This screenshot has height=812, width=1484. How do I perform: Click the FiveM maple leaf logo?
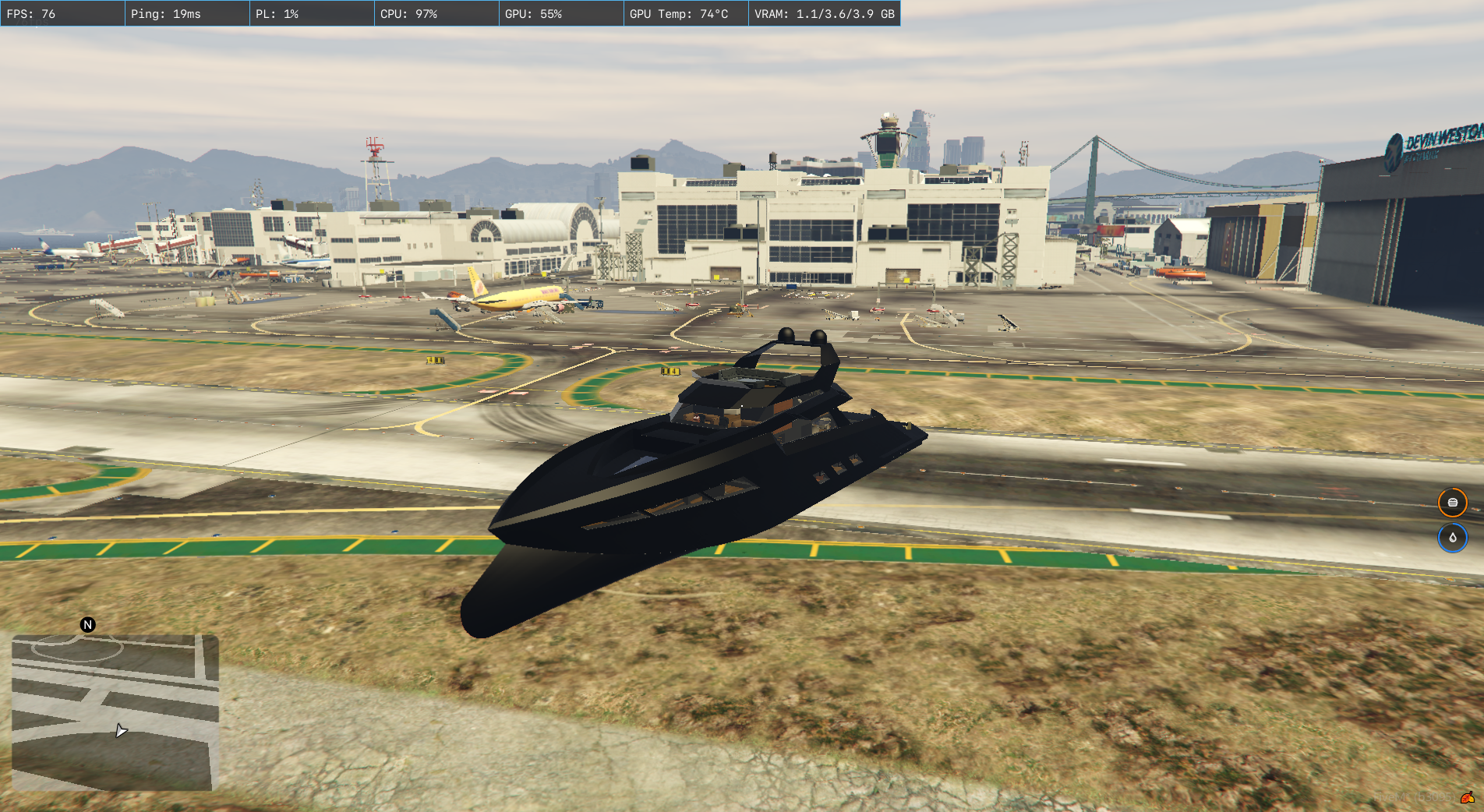coord(1468,797)
